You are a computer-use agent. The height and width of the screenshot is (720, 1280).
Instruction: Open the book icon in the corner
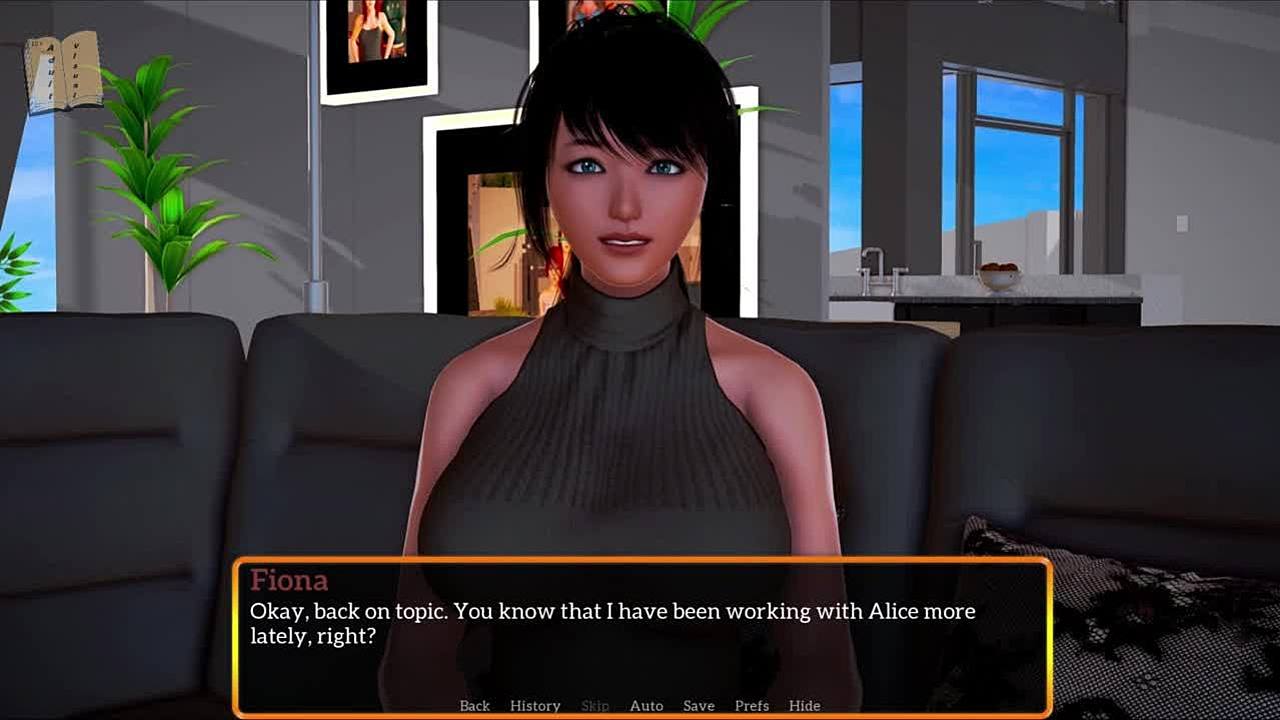pyautogui.click(x=64, y=72)
